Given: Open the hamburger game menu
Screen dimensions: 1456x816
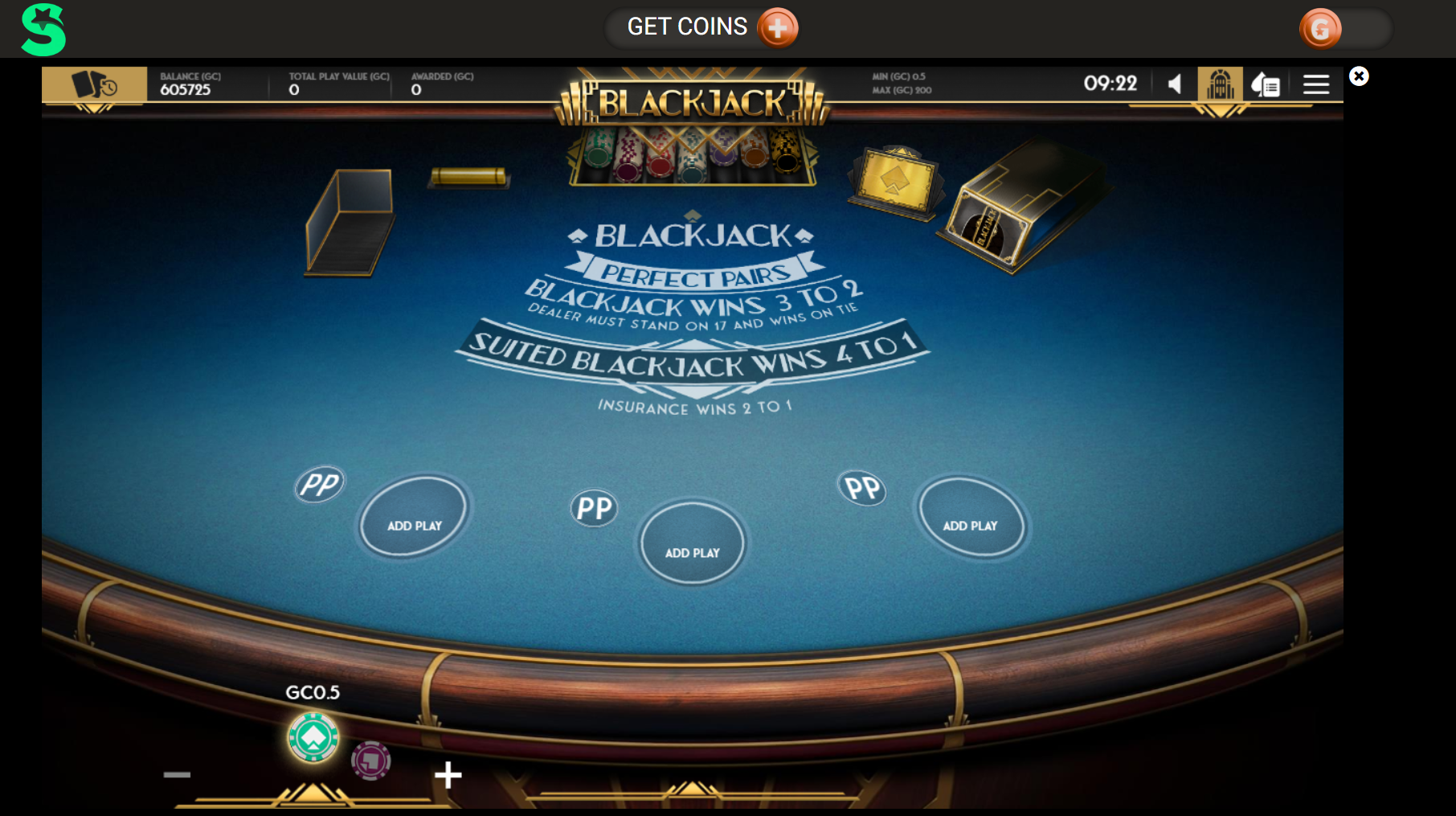Looking at the screenshot, I should tap(1316, 84).
